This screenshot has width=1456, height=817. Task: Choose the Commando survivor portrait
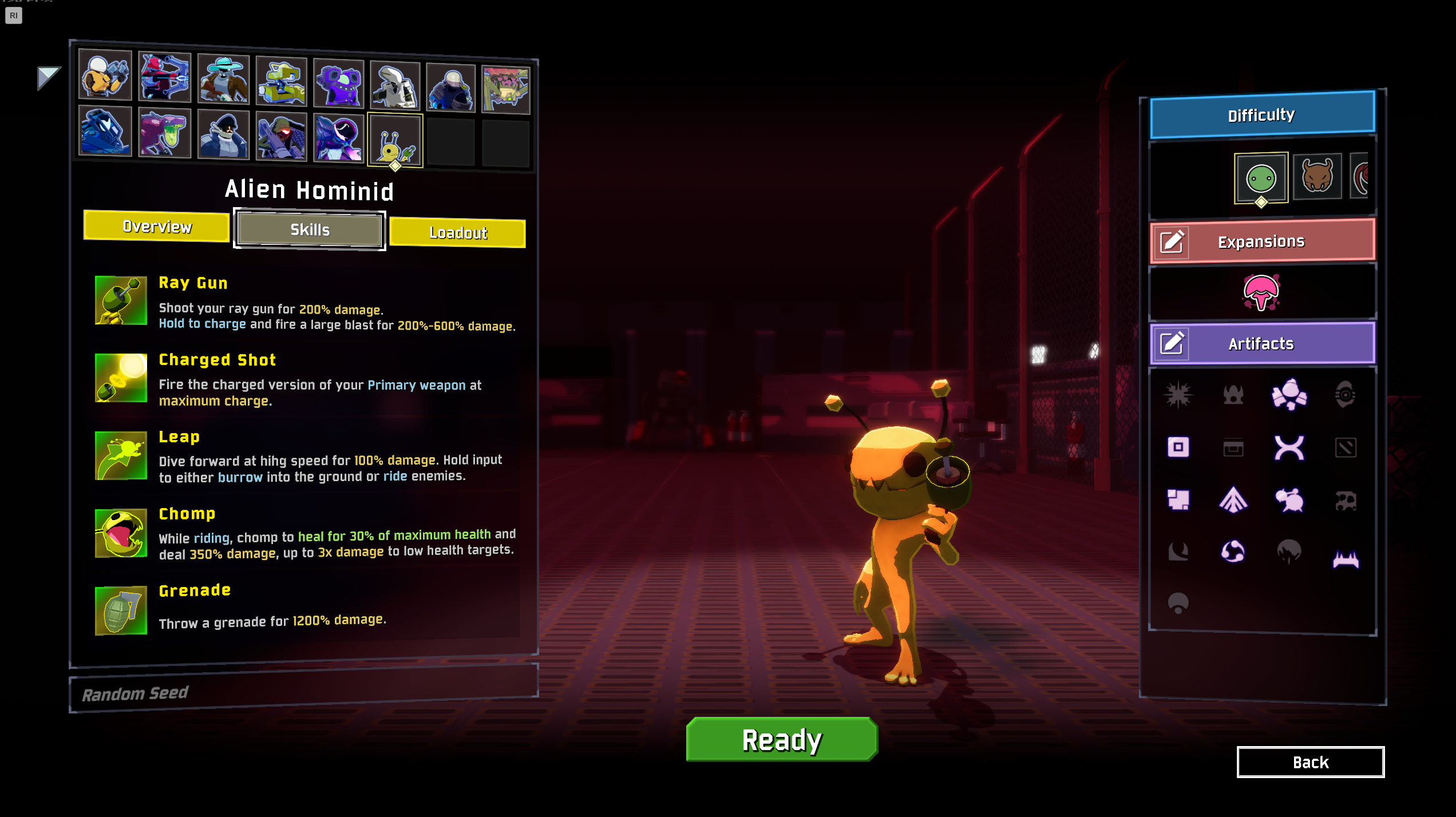point(105,75)
